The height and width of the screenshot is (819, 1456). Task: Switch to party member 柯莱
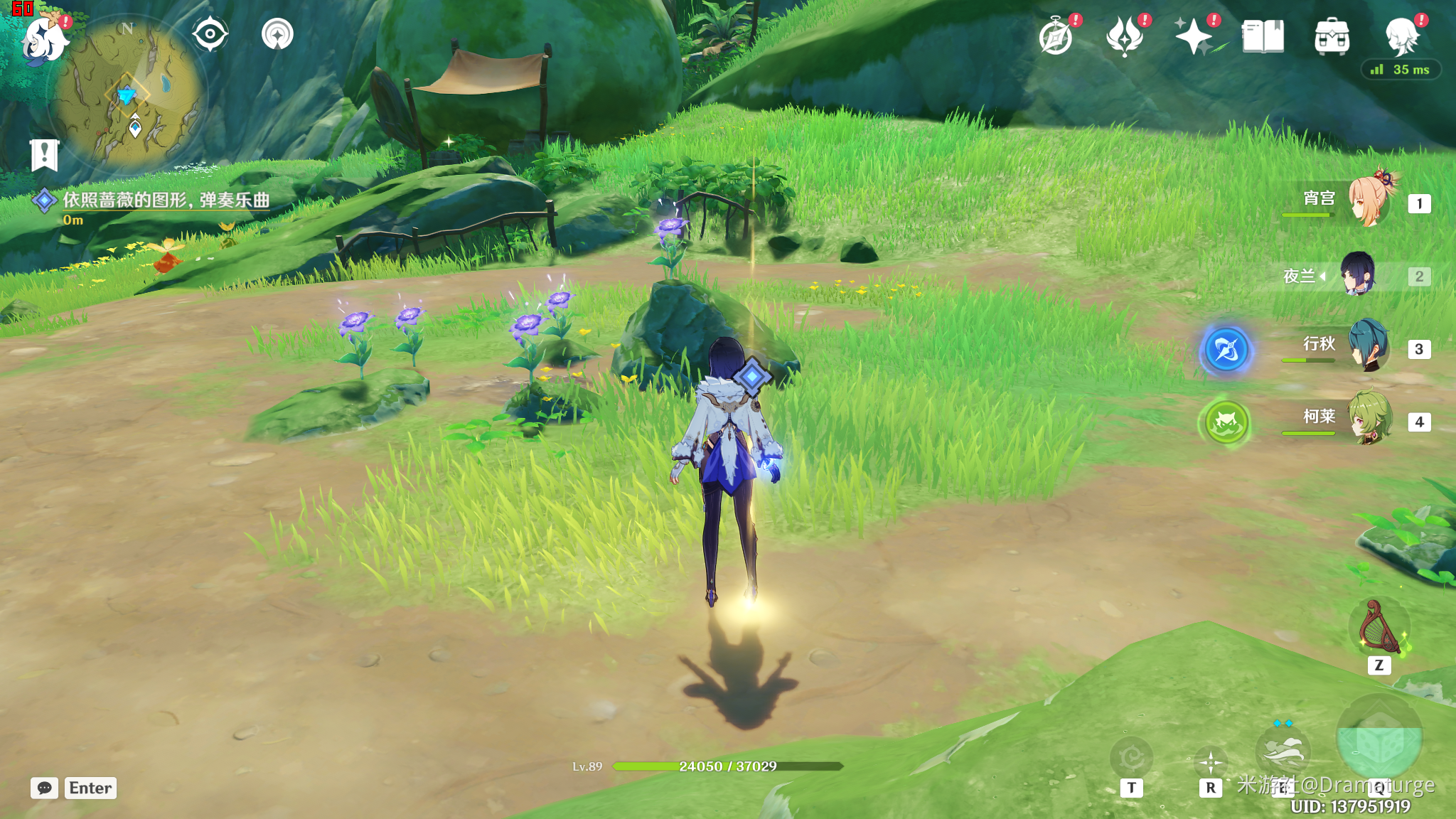click(x=1369, y=419)
